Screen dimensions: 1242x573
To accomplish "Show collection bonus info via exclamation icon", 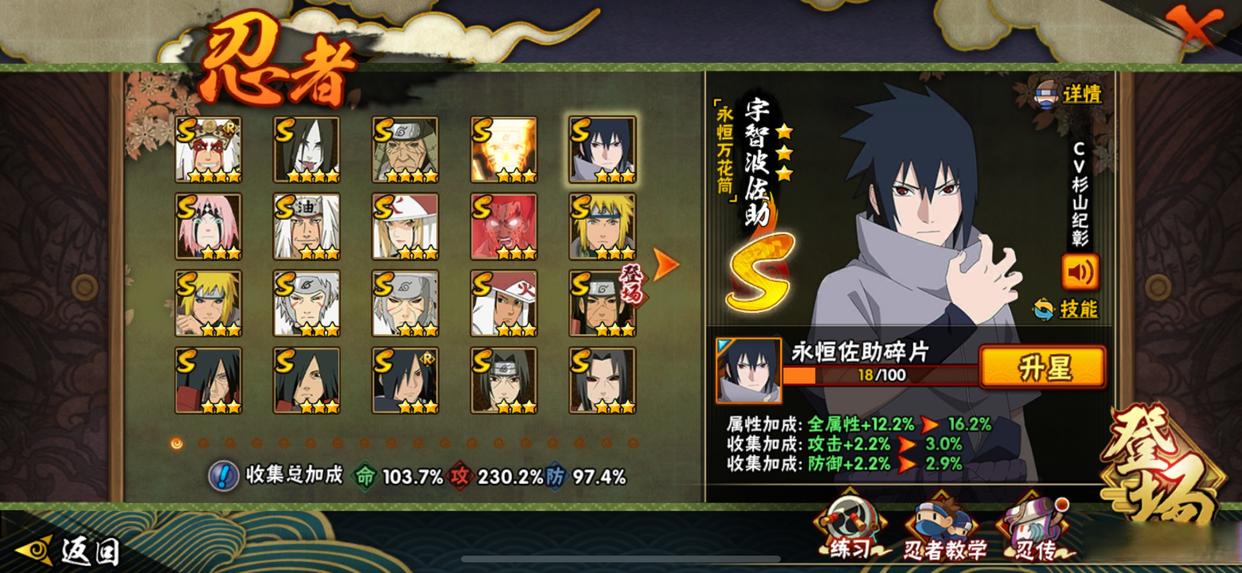I will tap(223, 476).
